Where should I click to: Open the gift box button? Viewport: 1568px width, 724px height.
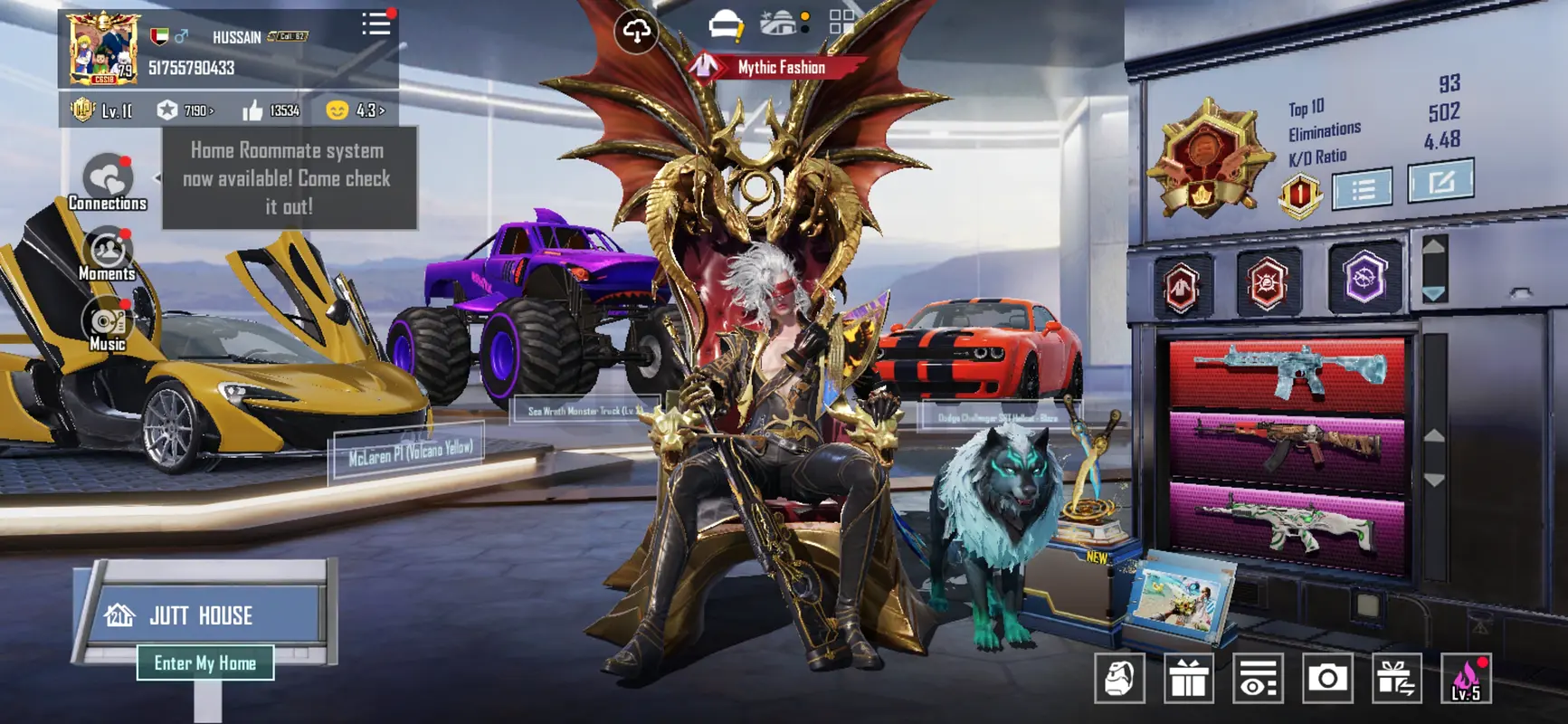pyautogui.click(x=1188, y=678)
